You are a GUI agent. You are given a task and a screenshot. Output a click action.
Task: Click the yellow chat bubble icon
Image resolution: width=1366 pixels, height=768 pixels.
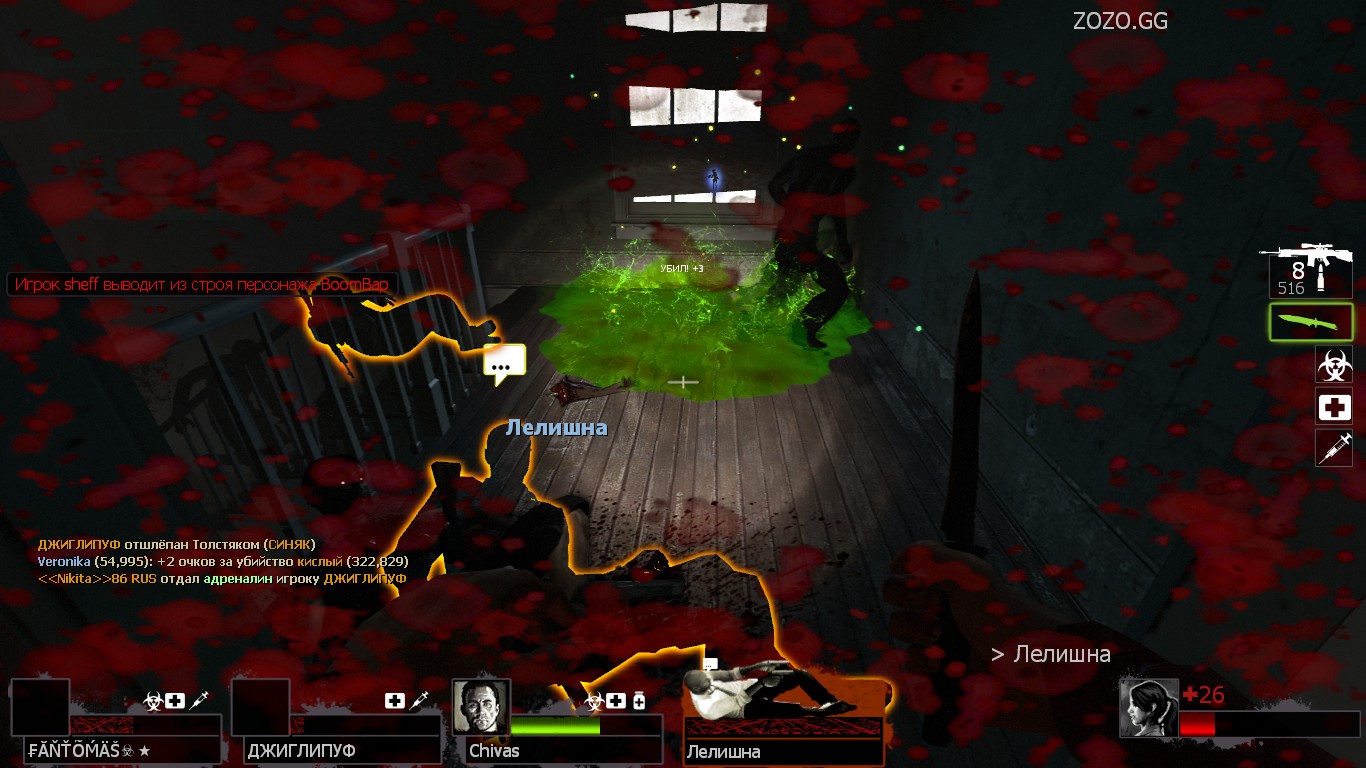[503, 364]
